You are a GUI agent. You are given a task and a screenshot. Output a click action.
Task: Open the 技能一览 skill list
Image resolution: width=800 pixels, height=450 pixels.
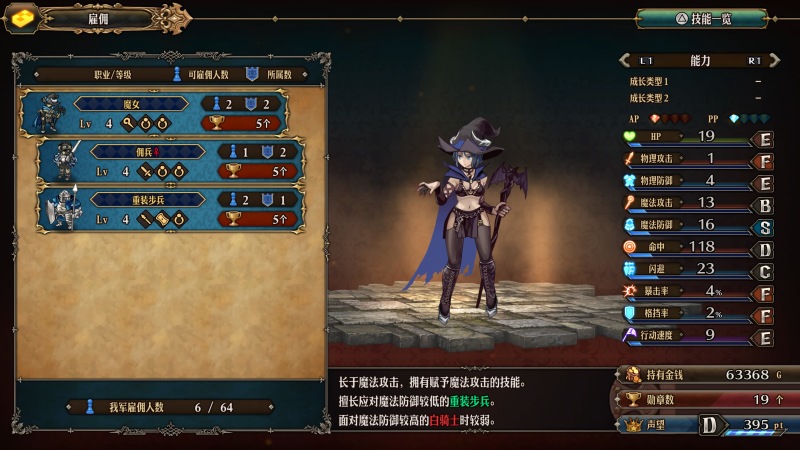pos(701,18)
